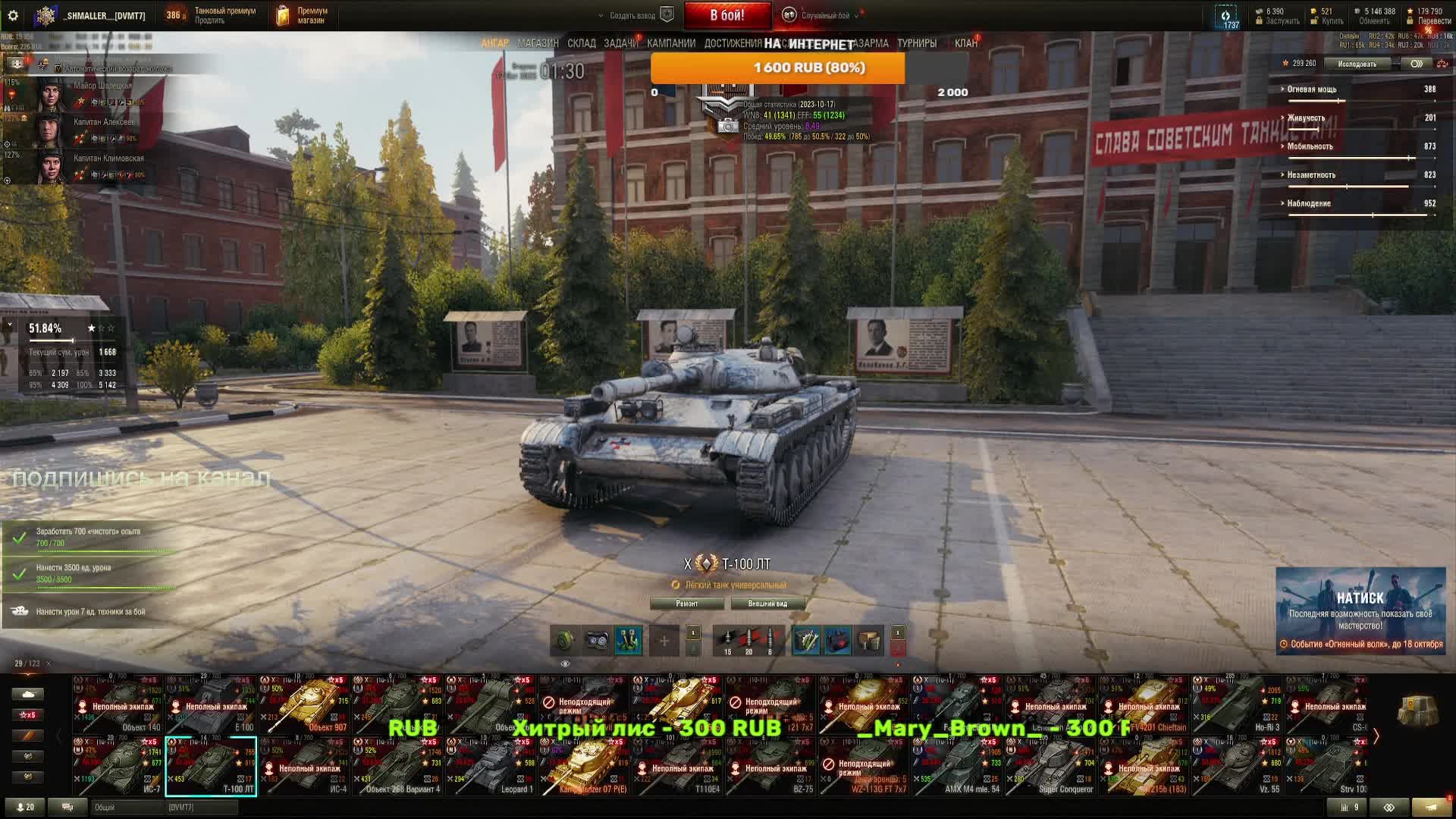The width and height of the screenshot is (1456, 819).
Task: Open Внешний вид customization
Action: click(767, 604)
